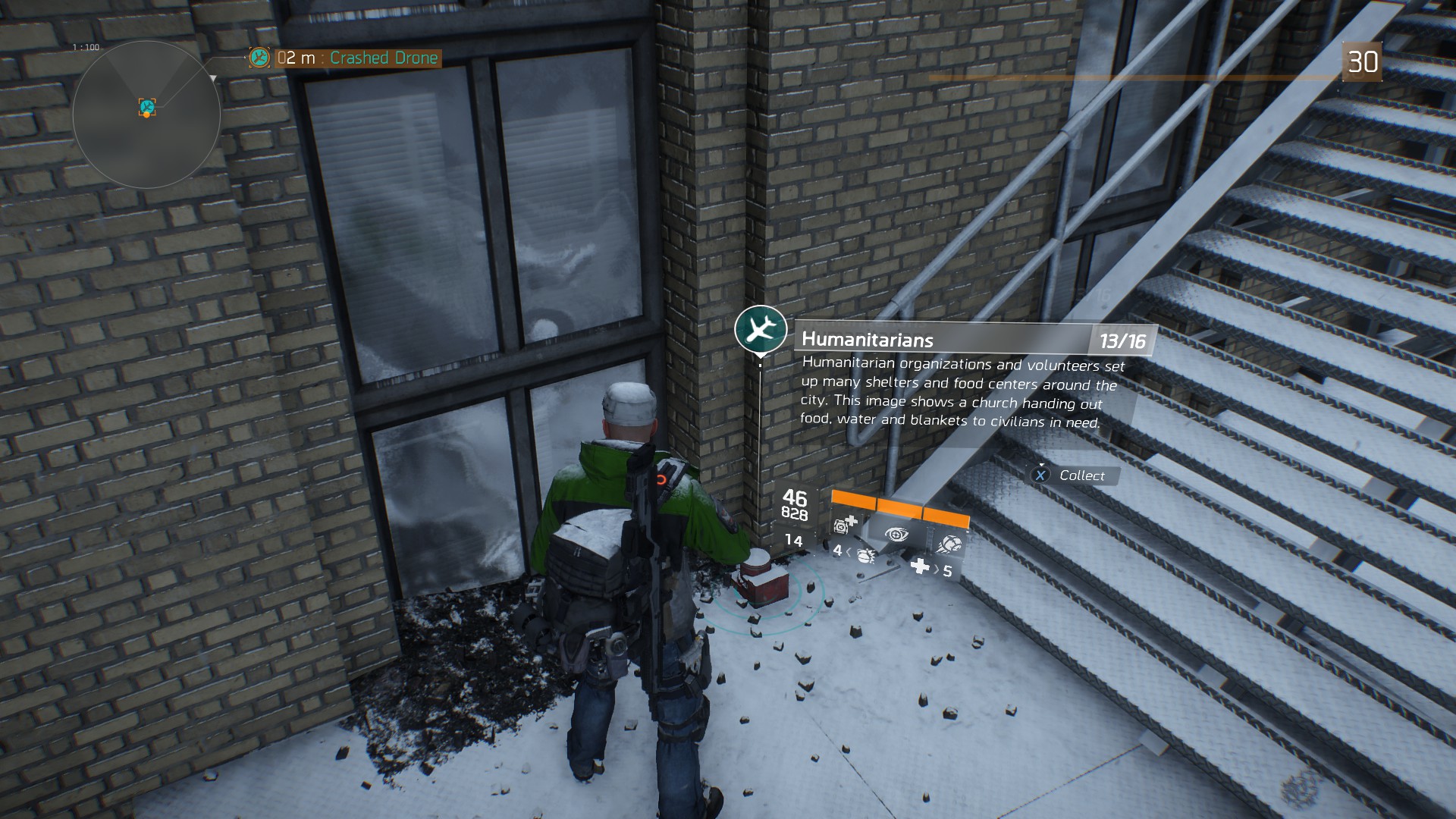This screenshot has width=1456, height=819.
Task: Activate the seeker mine skill icon
Action: (x=948, y=544)
